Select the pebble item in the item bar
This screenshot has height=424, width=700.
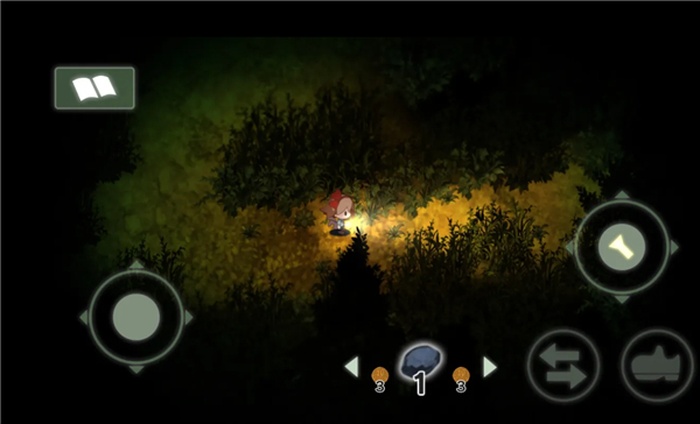coord(420,362)
